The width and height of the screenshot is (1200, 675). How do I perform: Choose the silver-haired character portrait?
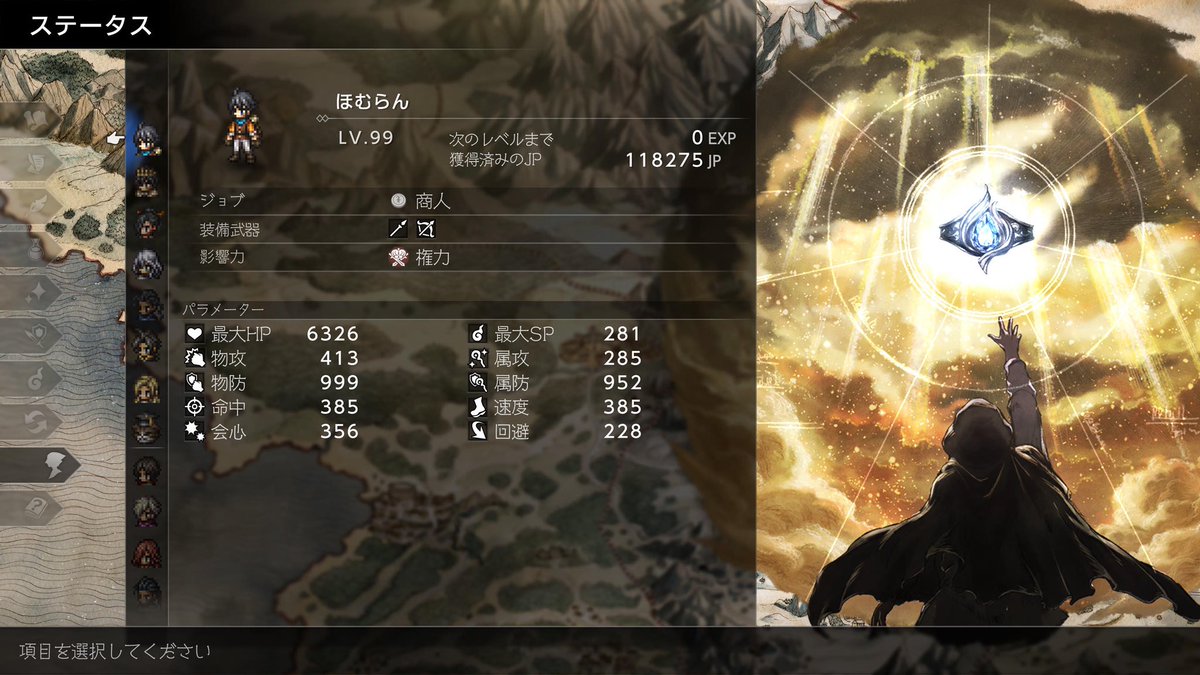click(147, 263)
